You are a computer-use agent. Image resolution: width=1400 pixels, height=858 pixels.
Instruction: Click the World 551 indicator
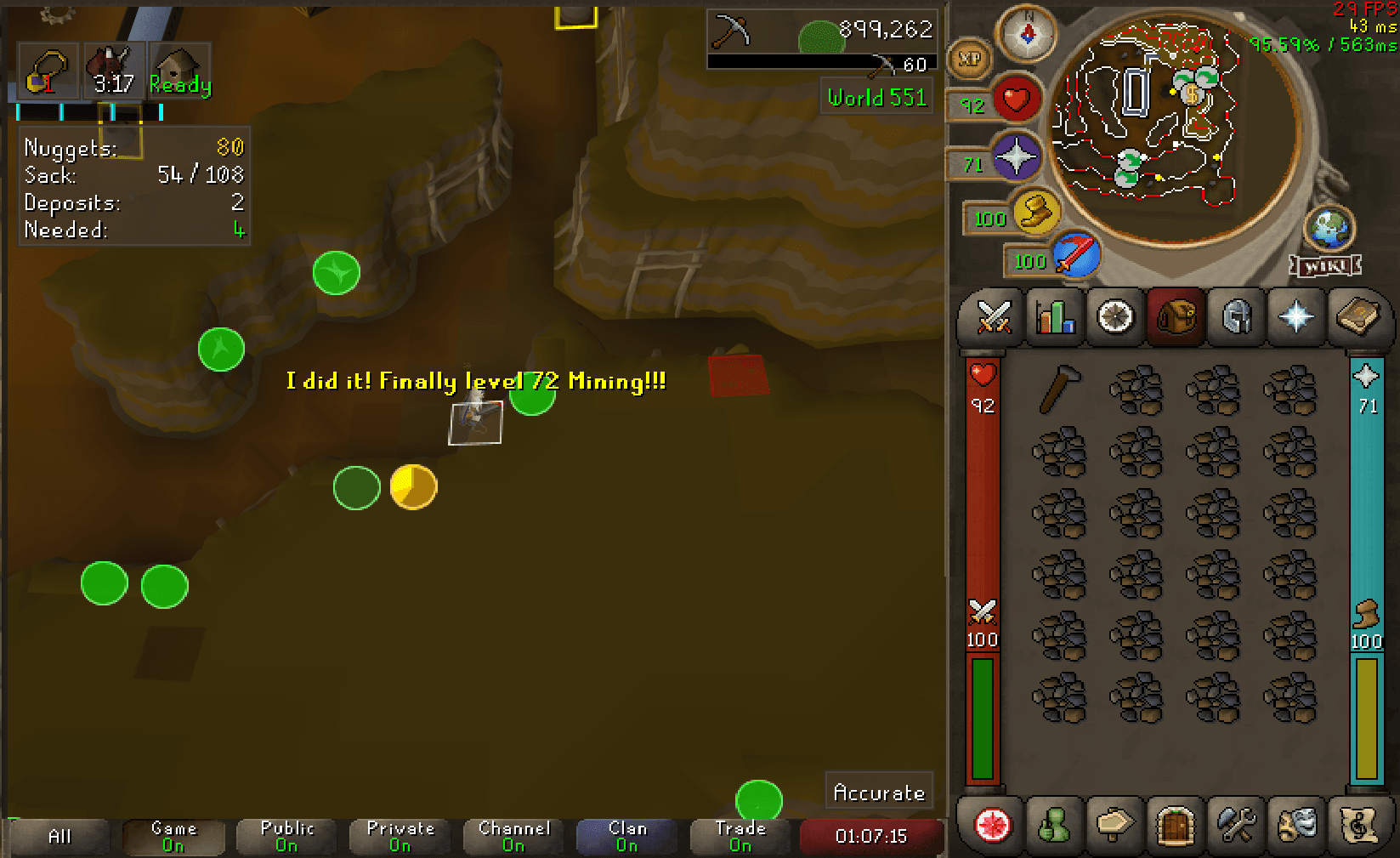876,97
